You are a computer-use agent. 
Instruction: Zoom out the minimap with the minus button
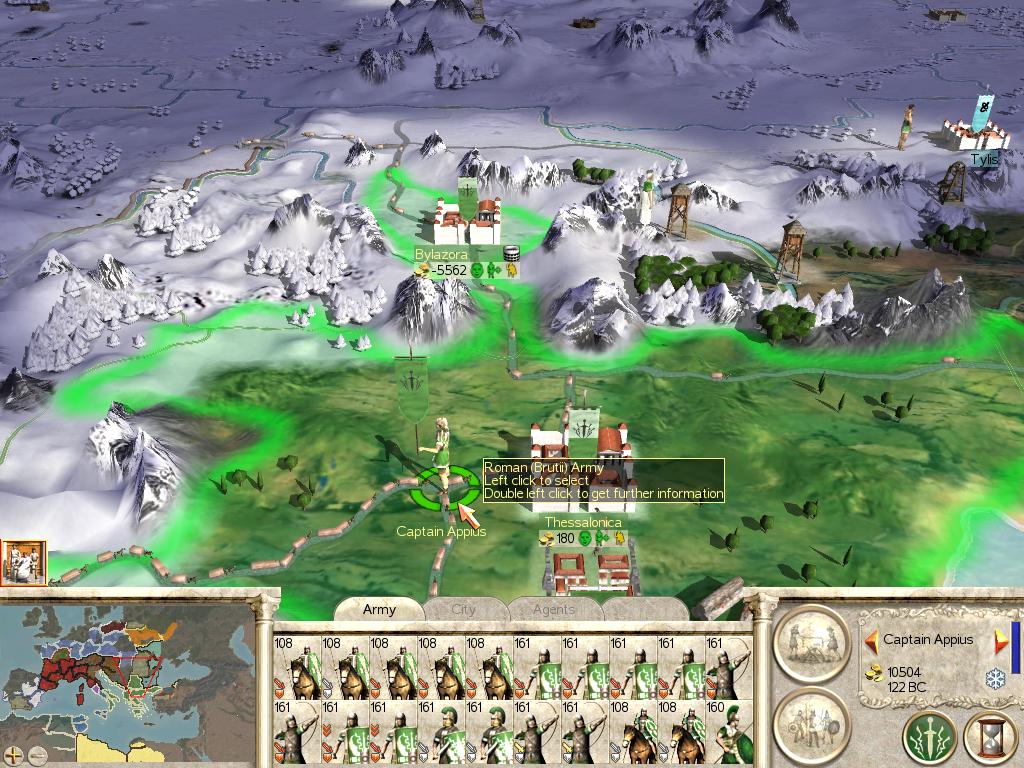pyautogui.click(x=37, y=754)
